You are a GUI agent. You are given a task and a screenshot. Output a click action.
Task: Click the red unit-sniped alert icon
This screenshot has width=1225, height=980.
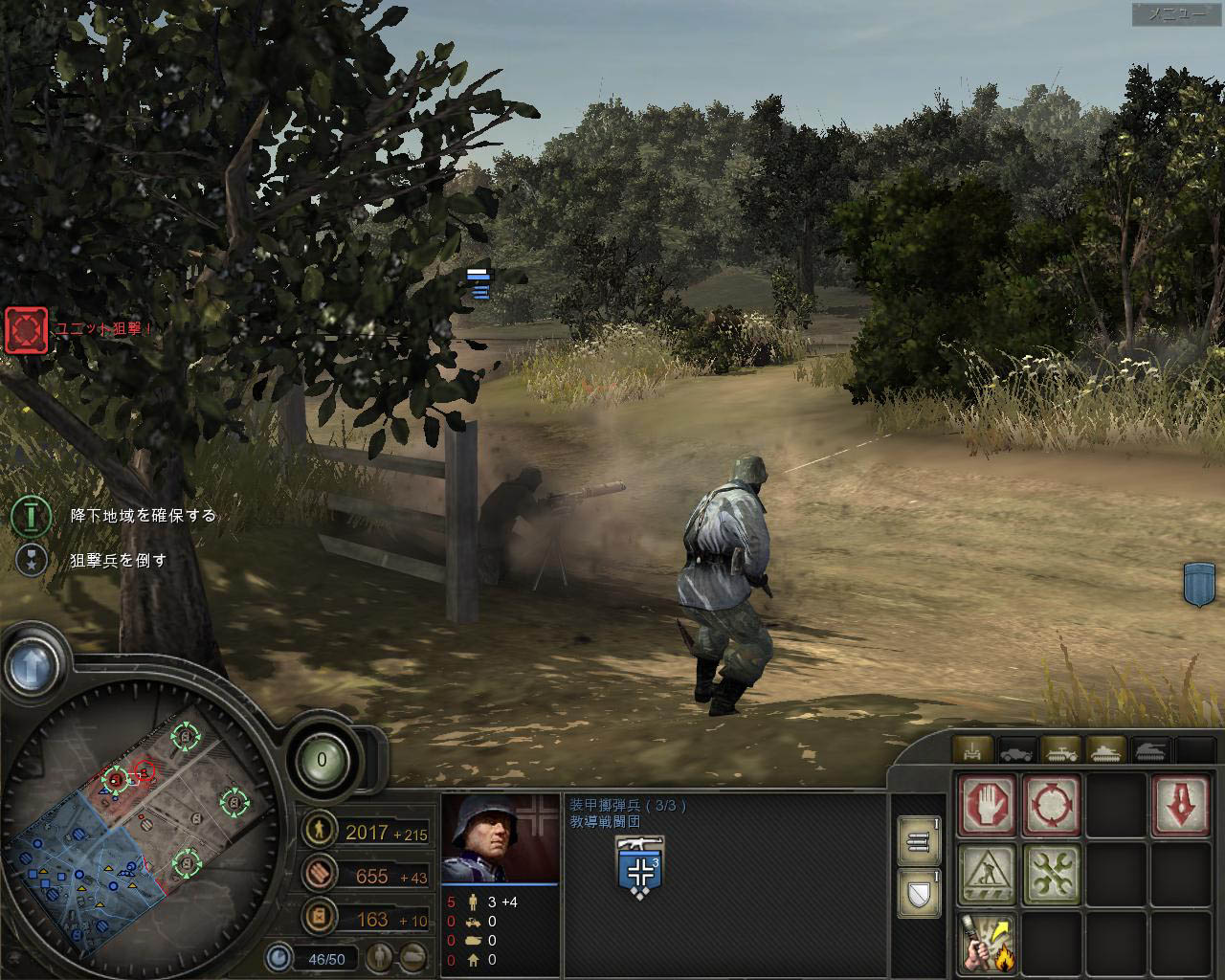[26, 330]
